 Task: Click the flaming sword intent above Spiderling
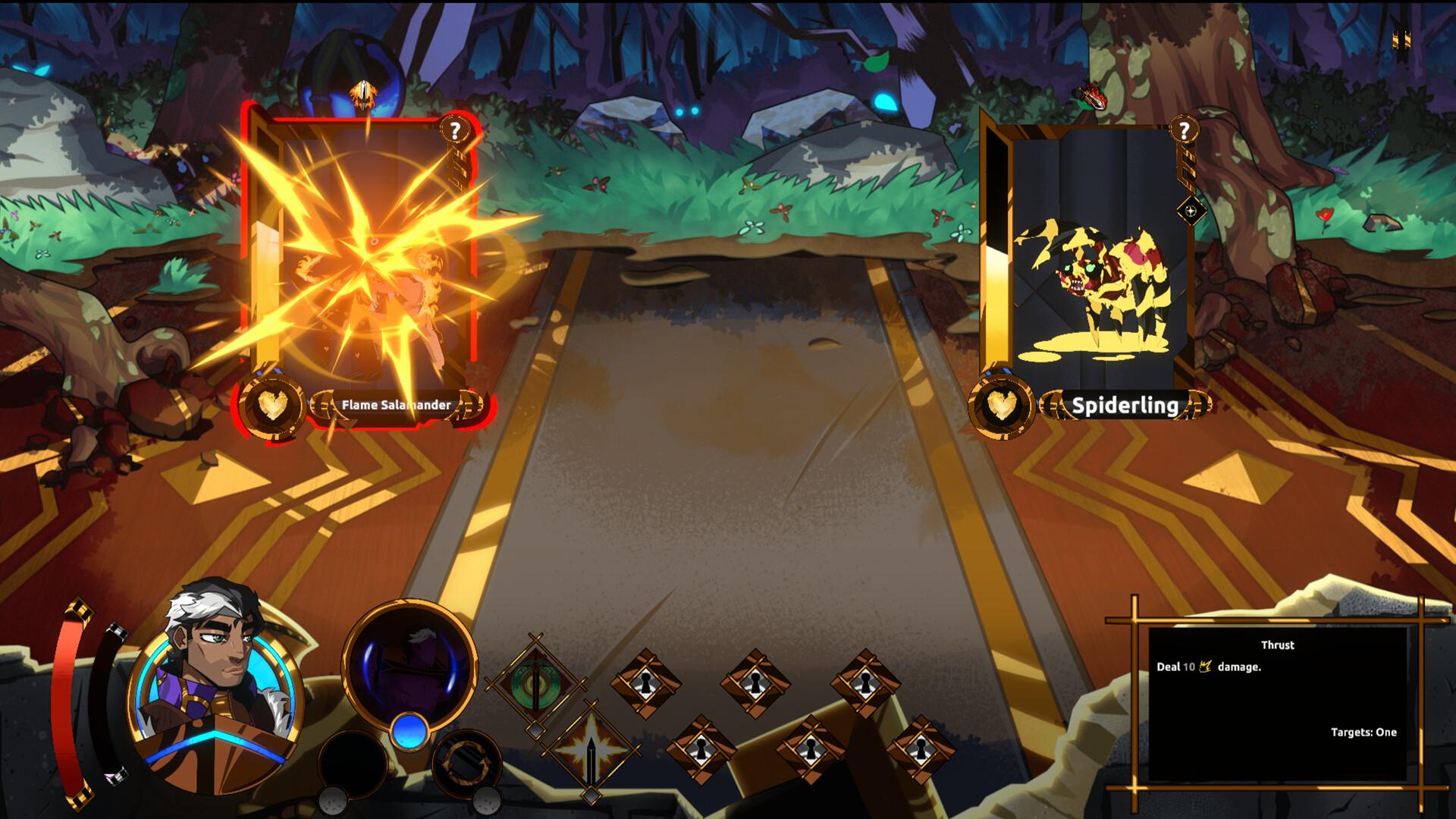coord(1090,97)
